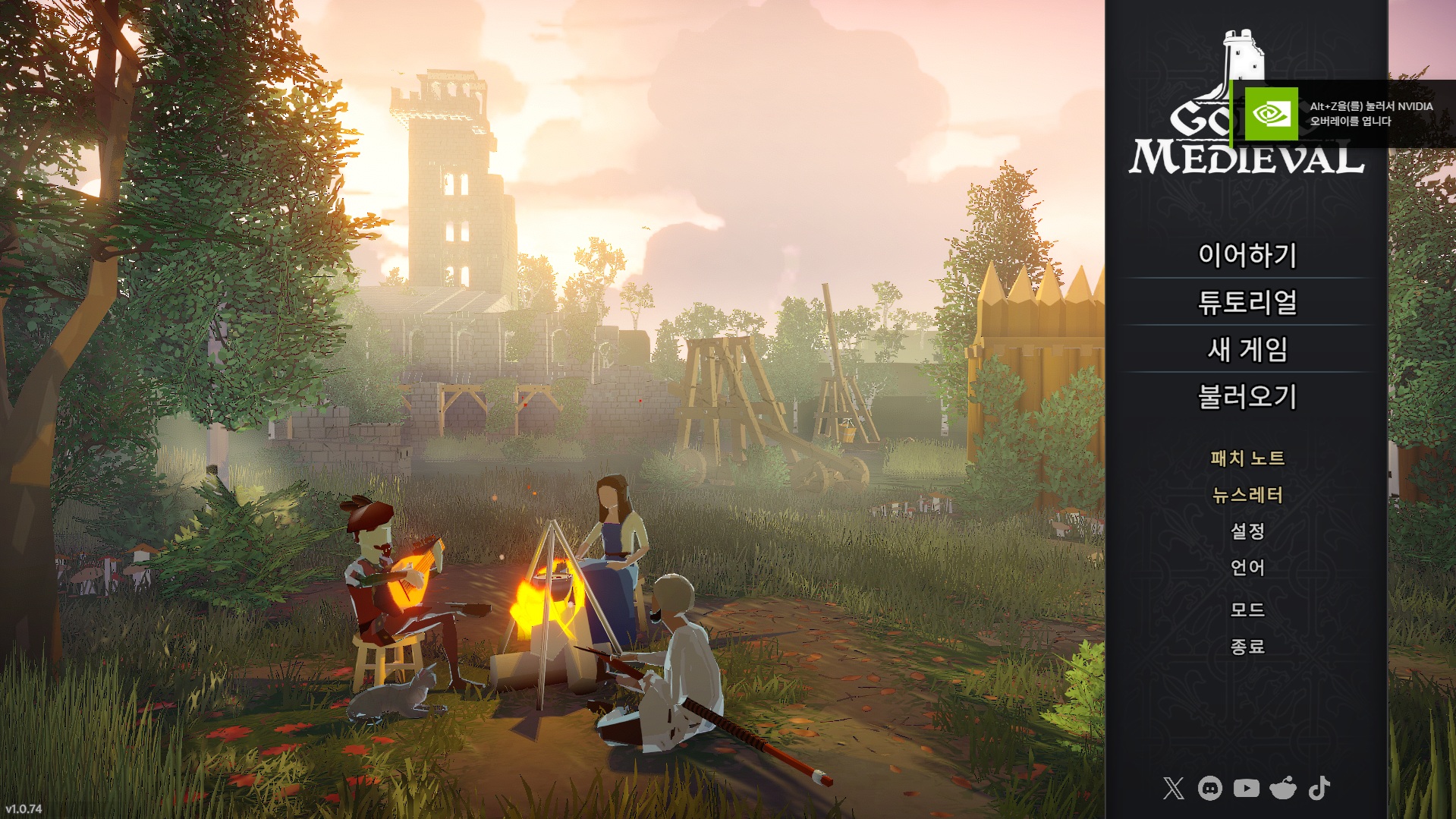Open the Reddit community icon

click(1283, 788)
